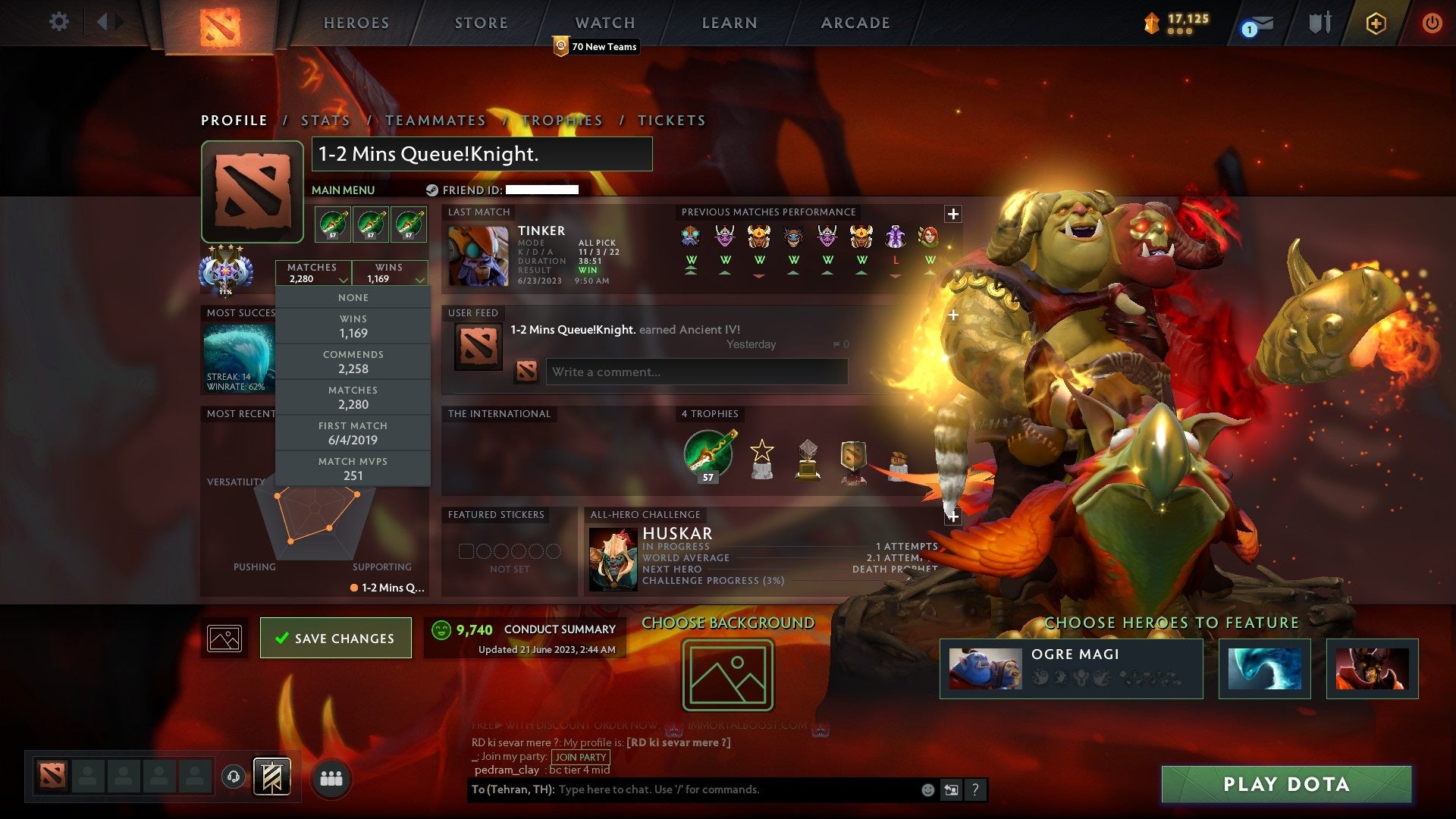1456x819 pixels.
Task: Open the WINS filter dropdown
Action: pos(390,273)
